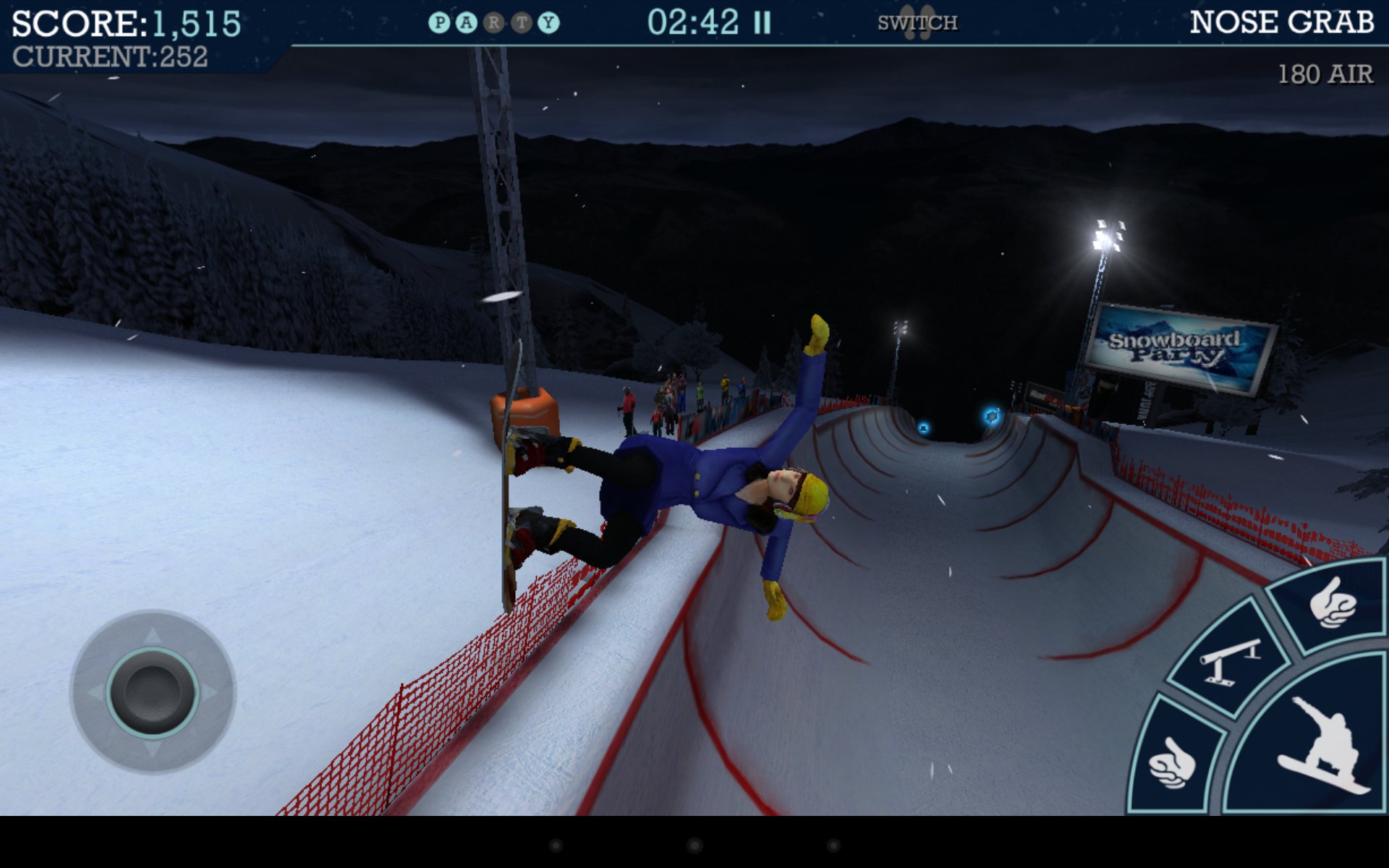Tap the virtual joystick thumb pad
This screenshot has height=868, width=1389.
(x=153, y=692)
